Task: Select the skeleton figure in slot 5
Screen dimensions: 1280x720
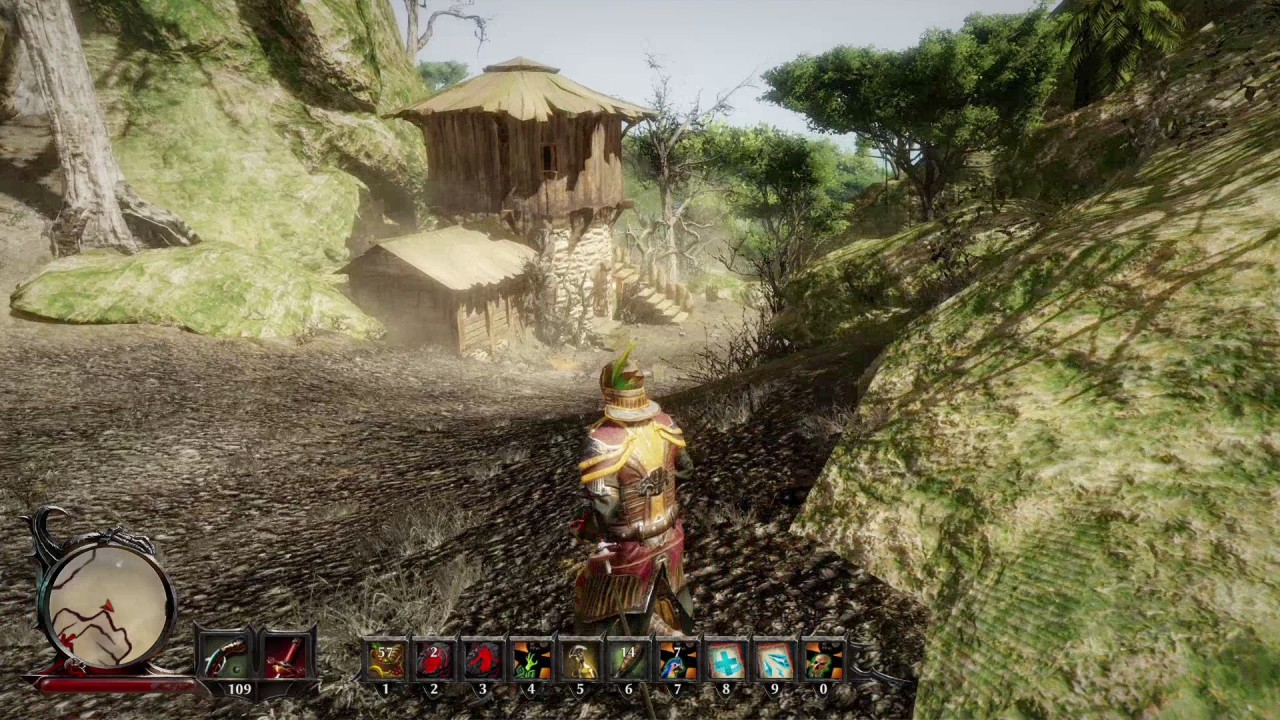Action: 580,661
